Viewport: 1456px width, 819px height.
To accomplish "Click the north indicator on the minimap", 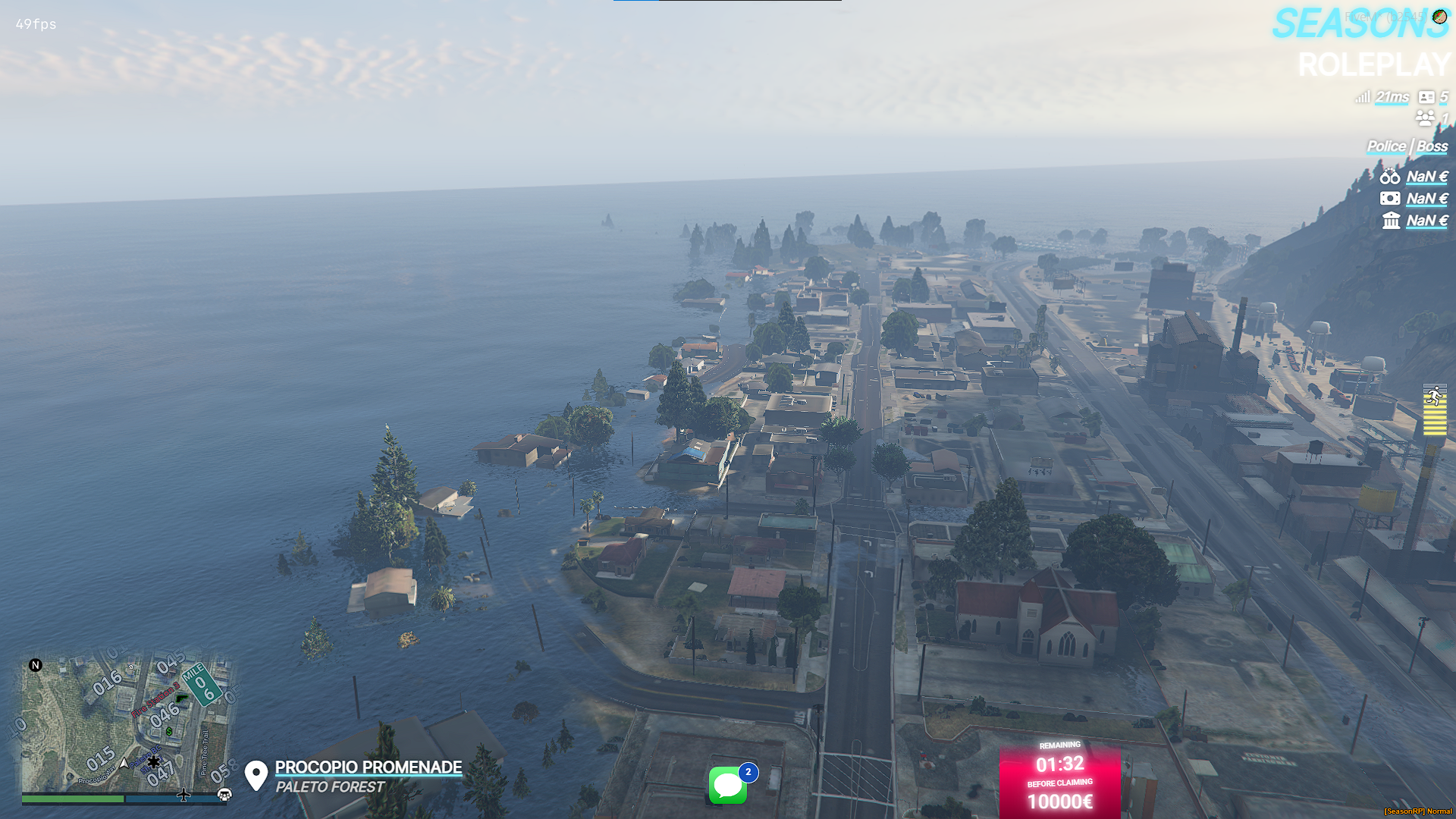I will click(x=35, y=665).
